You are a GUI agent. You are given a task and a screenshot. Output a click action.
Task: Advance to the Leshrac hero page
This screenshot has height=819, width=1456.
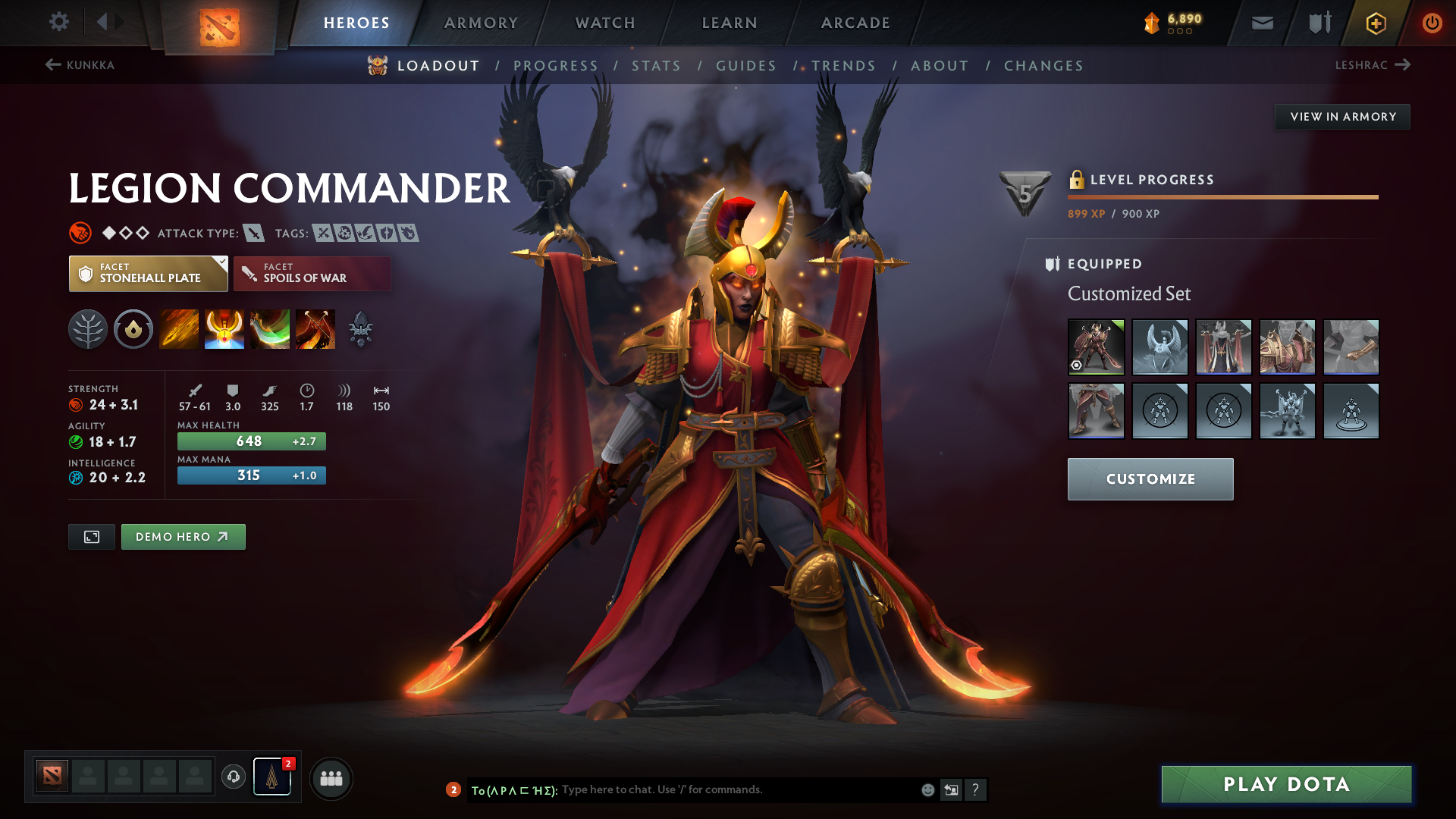tap(1374, 65)
